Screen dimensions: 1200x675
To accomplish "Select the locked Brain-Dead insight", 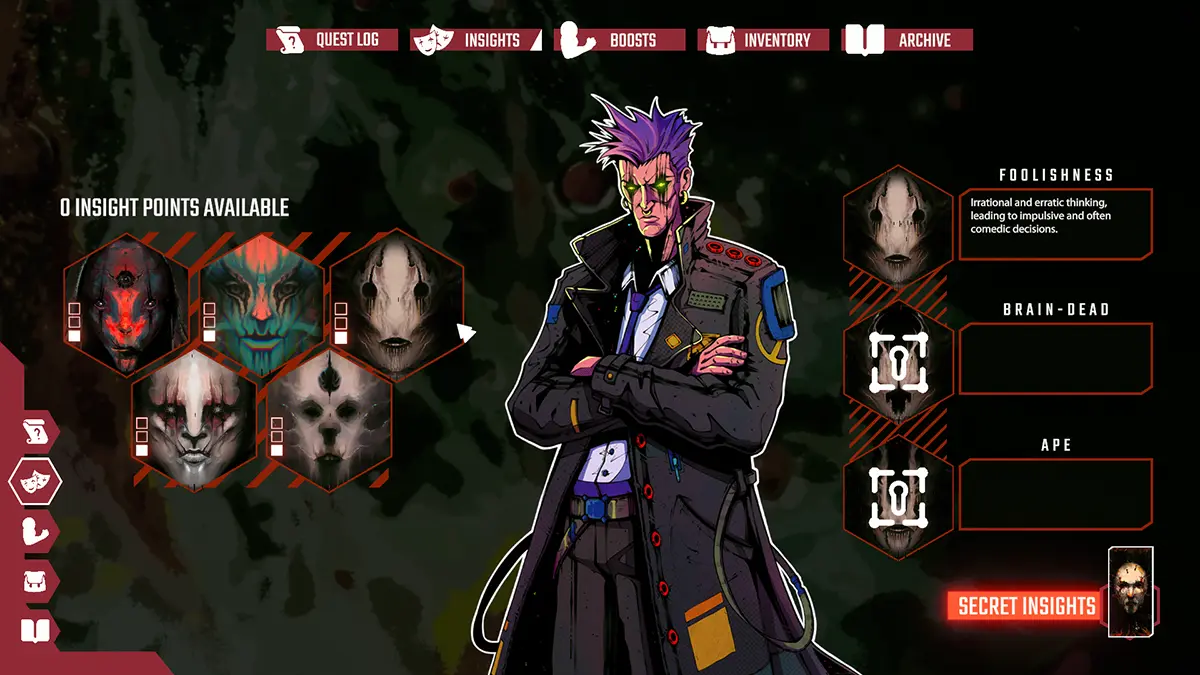I will click(896, 358).
